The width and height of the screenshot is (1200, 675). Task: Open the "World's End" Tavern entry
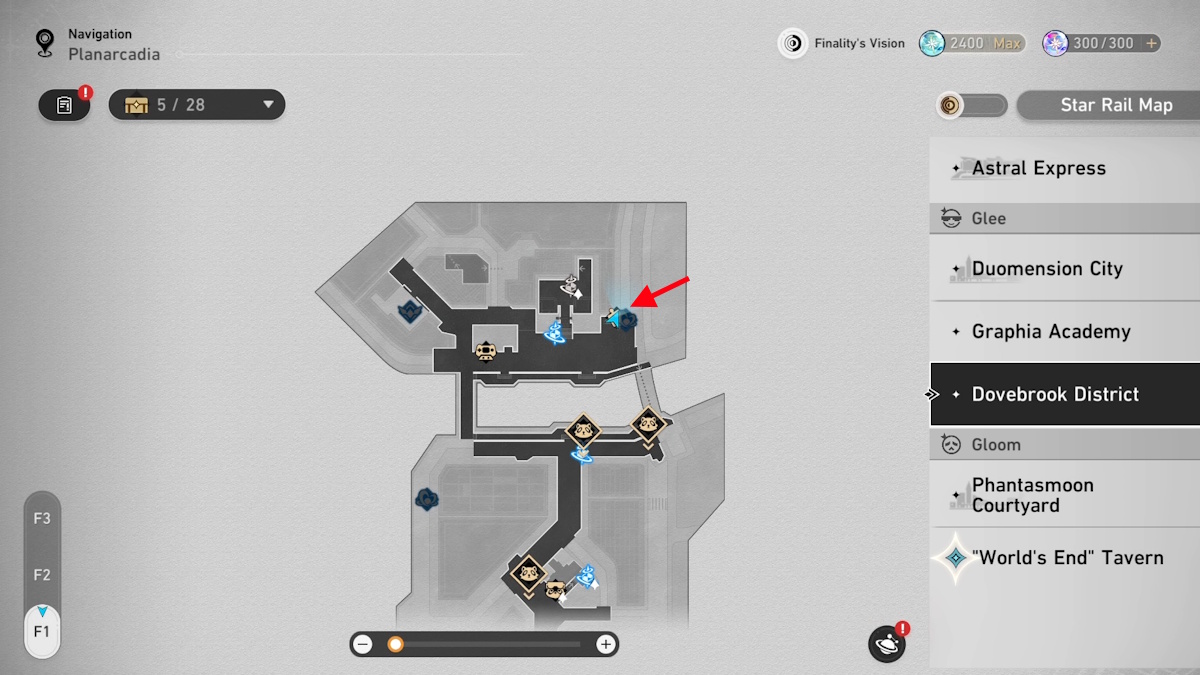point(1064,558)
